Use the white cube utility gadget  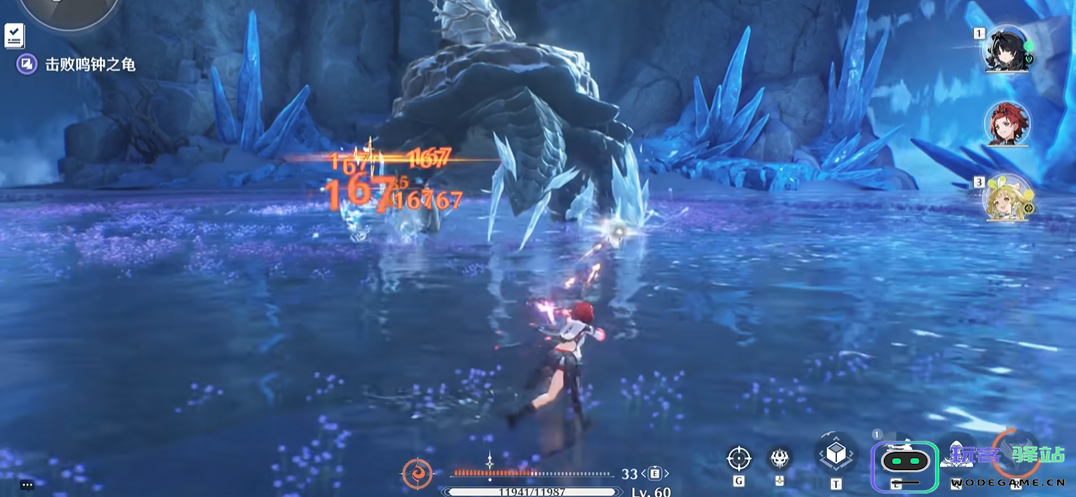coord(836,455)
